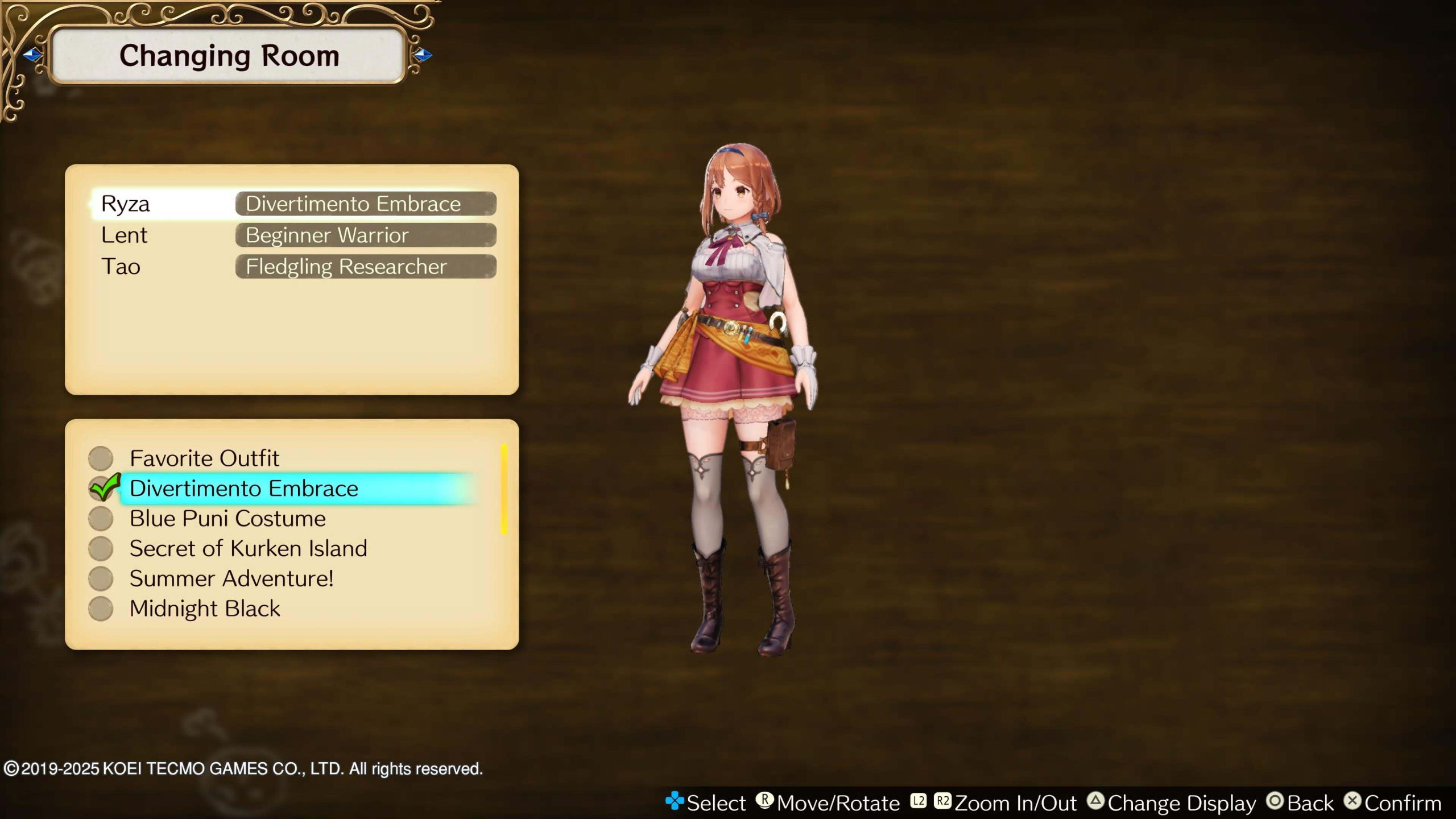Open Lent's Beginner Warrior outfit box
Image resolution: width=1456 pixels, height=819 pixels.
[366, 235]
